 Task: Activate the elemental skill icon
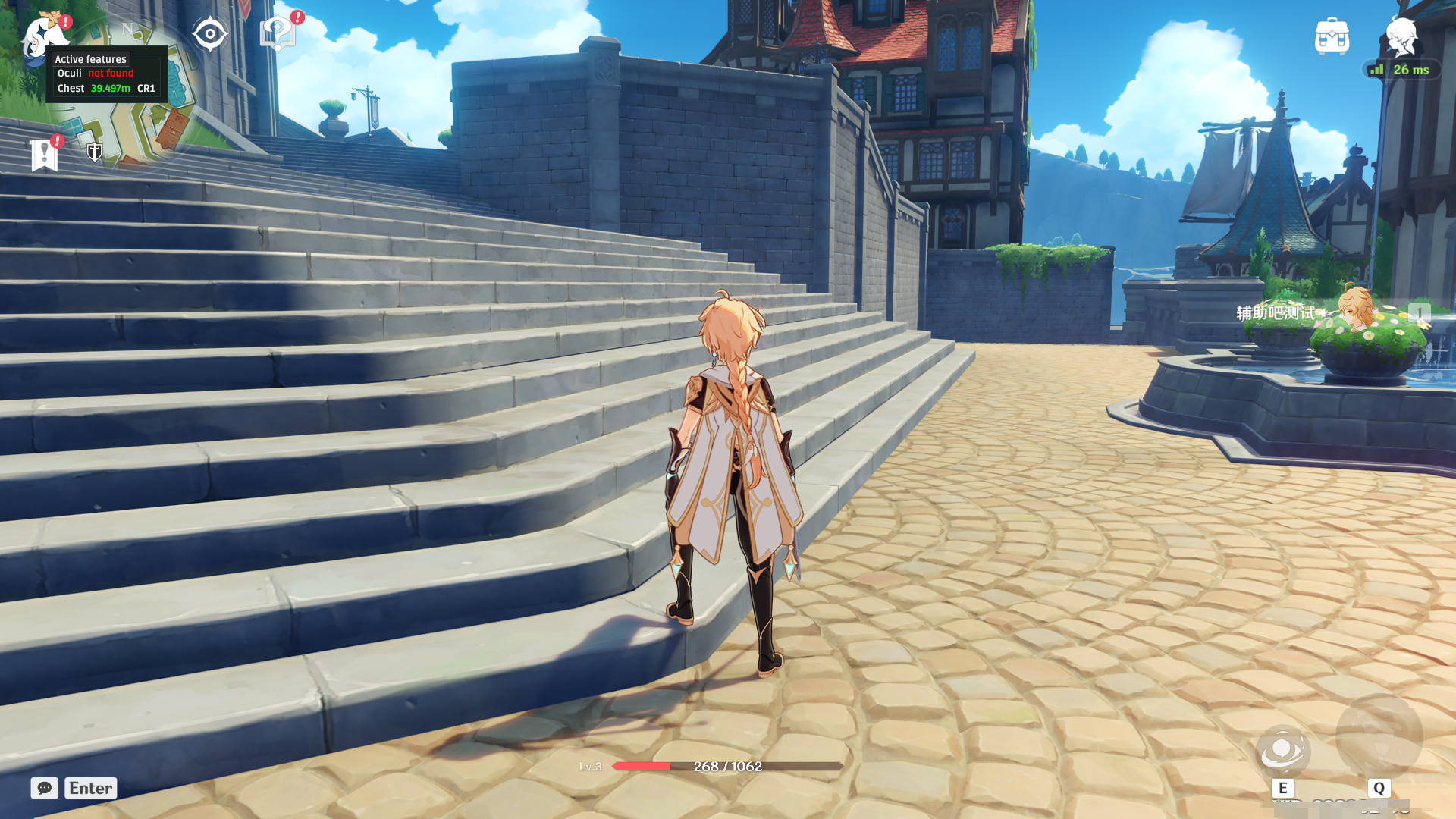click(1282, 751)
